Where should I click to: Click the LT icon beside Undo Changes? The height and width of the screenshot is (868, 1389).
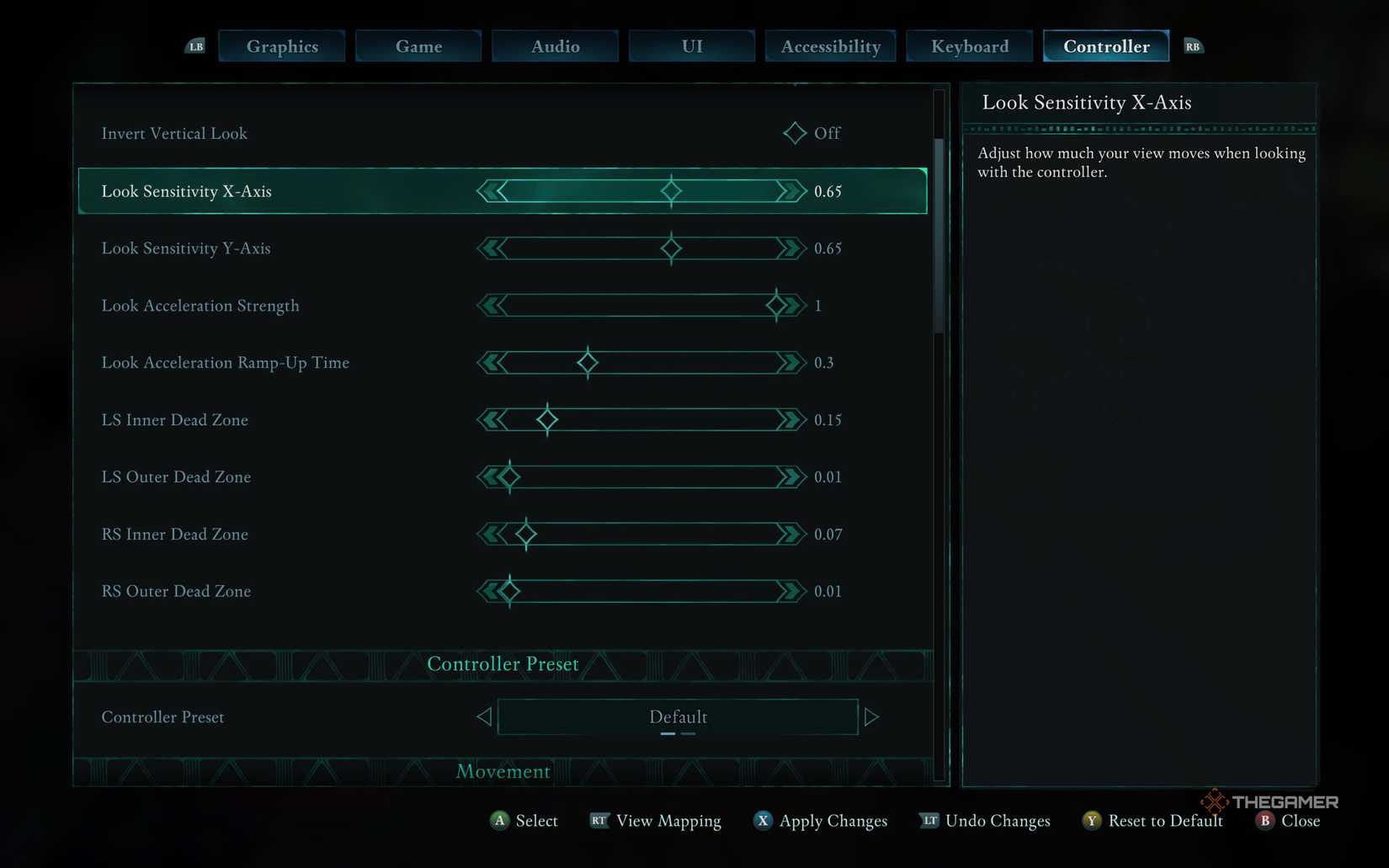pos(929,821)
